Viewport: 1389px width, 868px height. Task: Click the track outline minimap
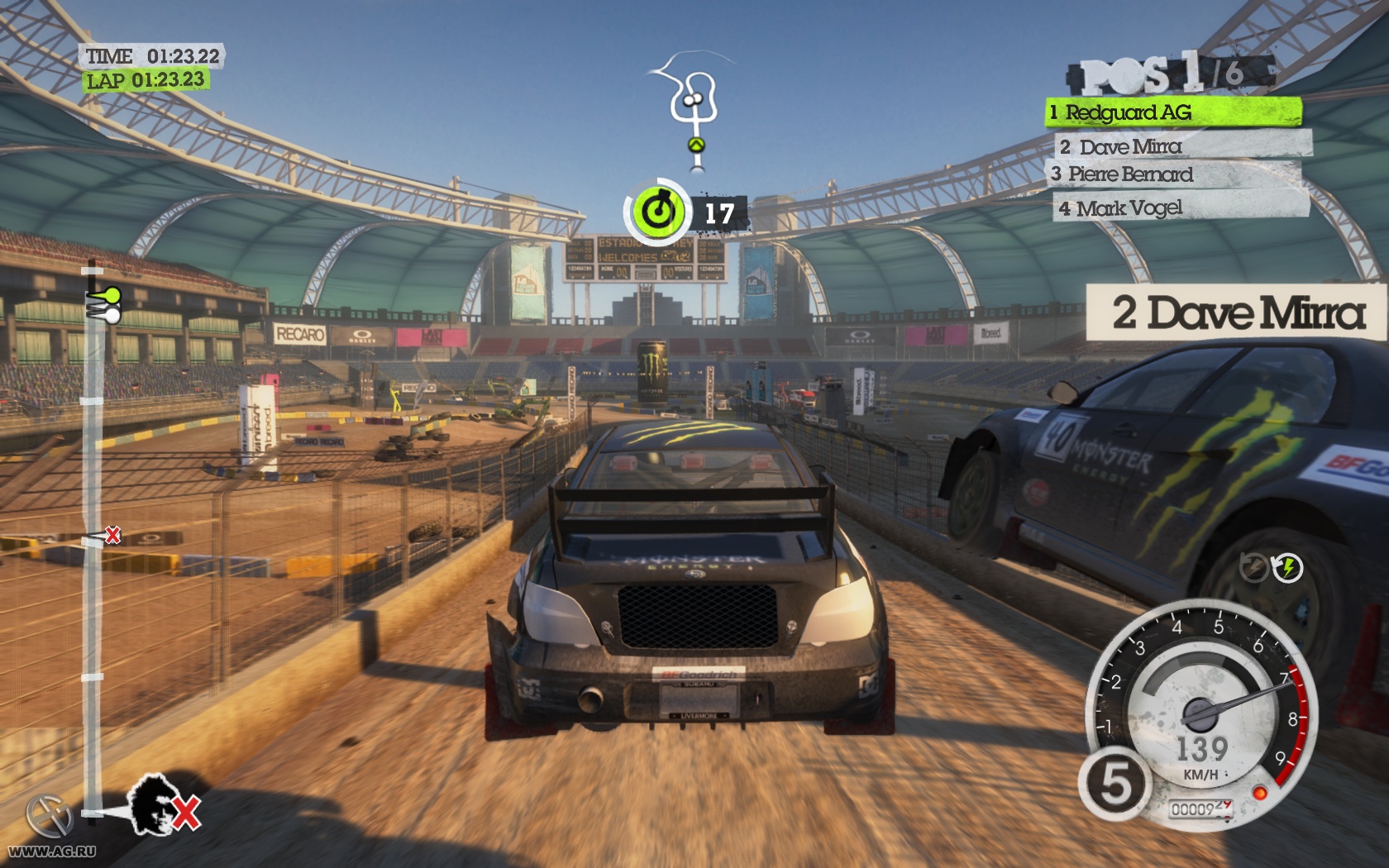pyautogui.click(x=691, y=107)
